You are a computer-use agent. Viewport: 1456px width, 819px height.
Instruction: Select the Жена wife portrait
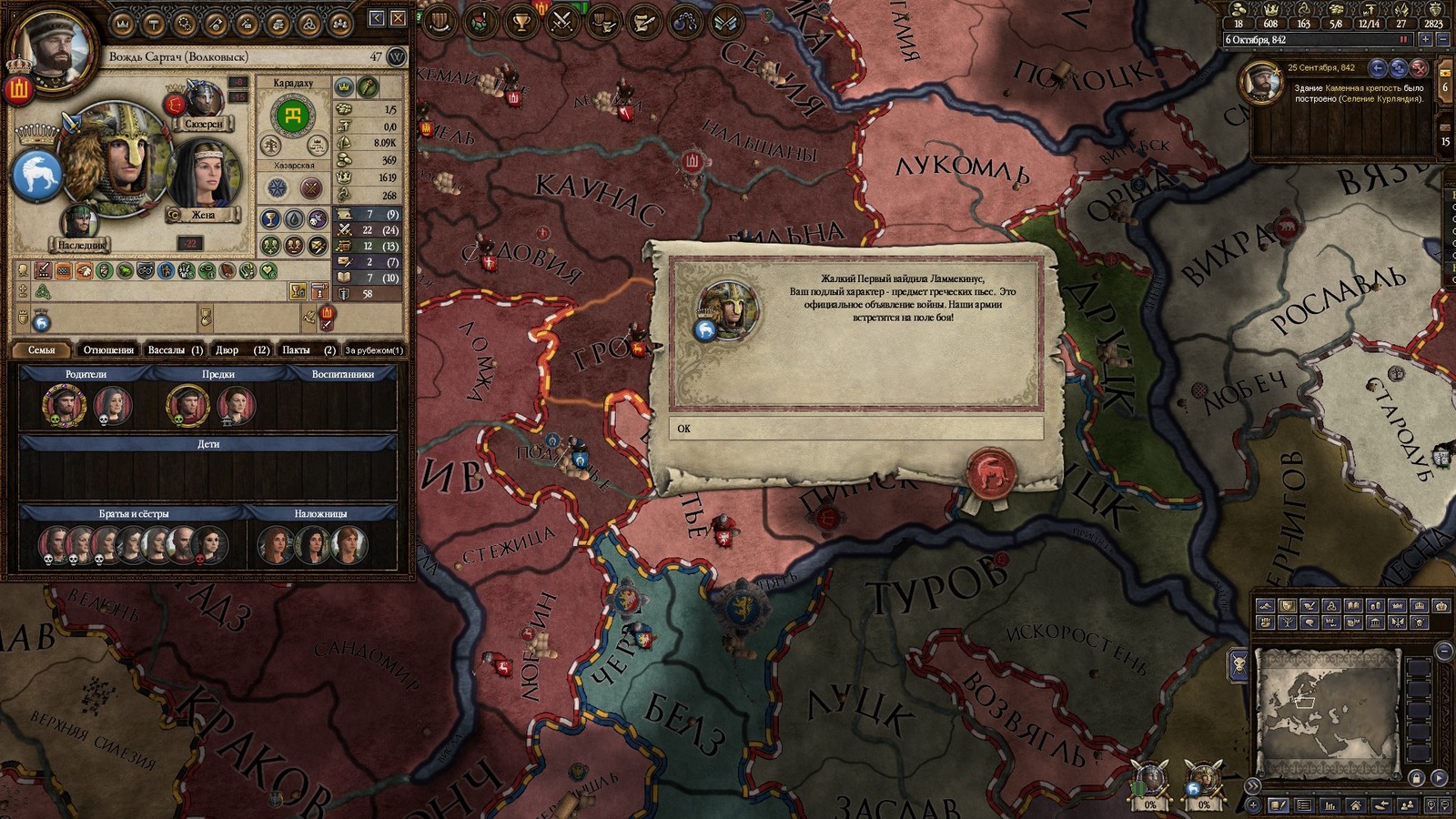pyautogui.click(x=203, y=178)
